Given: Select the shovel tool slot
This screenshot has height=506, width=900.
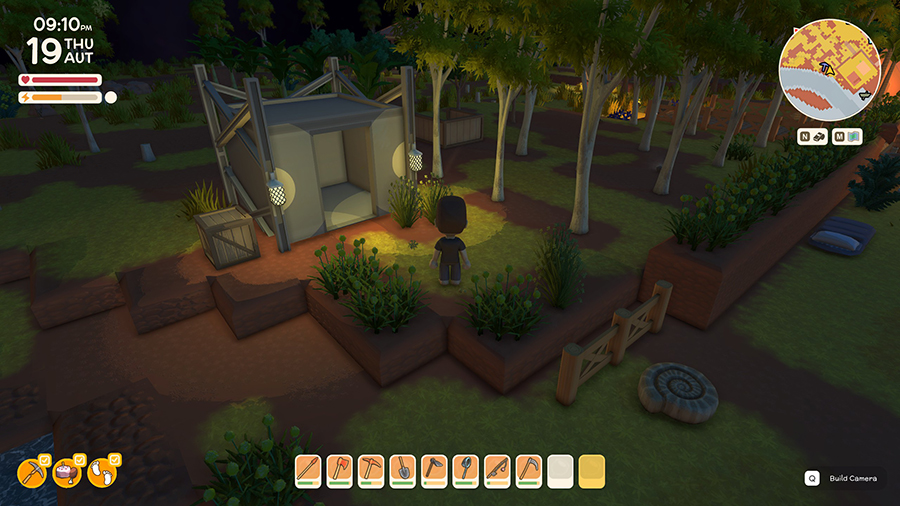Looking at the screenshot, I should point(402,470).
